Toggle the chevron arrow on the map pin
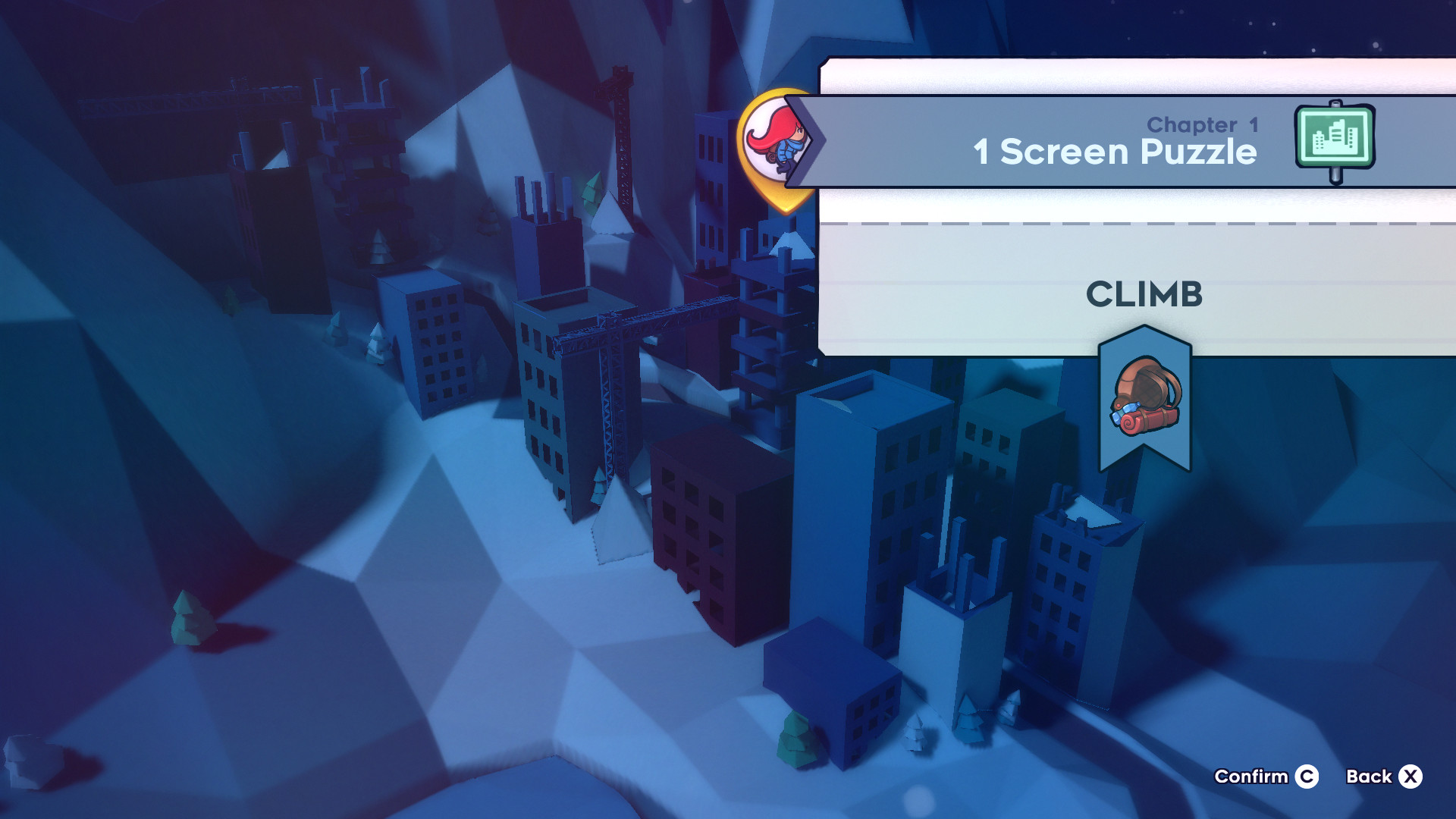This screenshot has height=819, width=1456. (812, 140)
